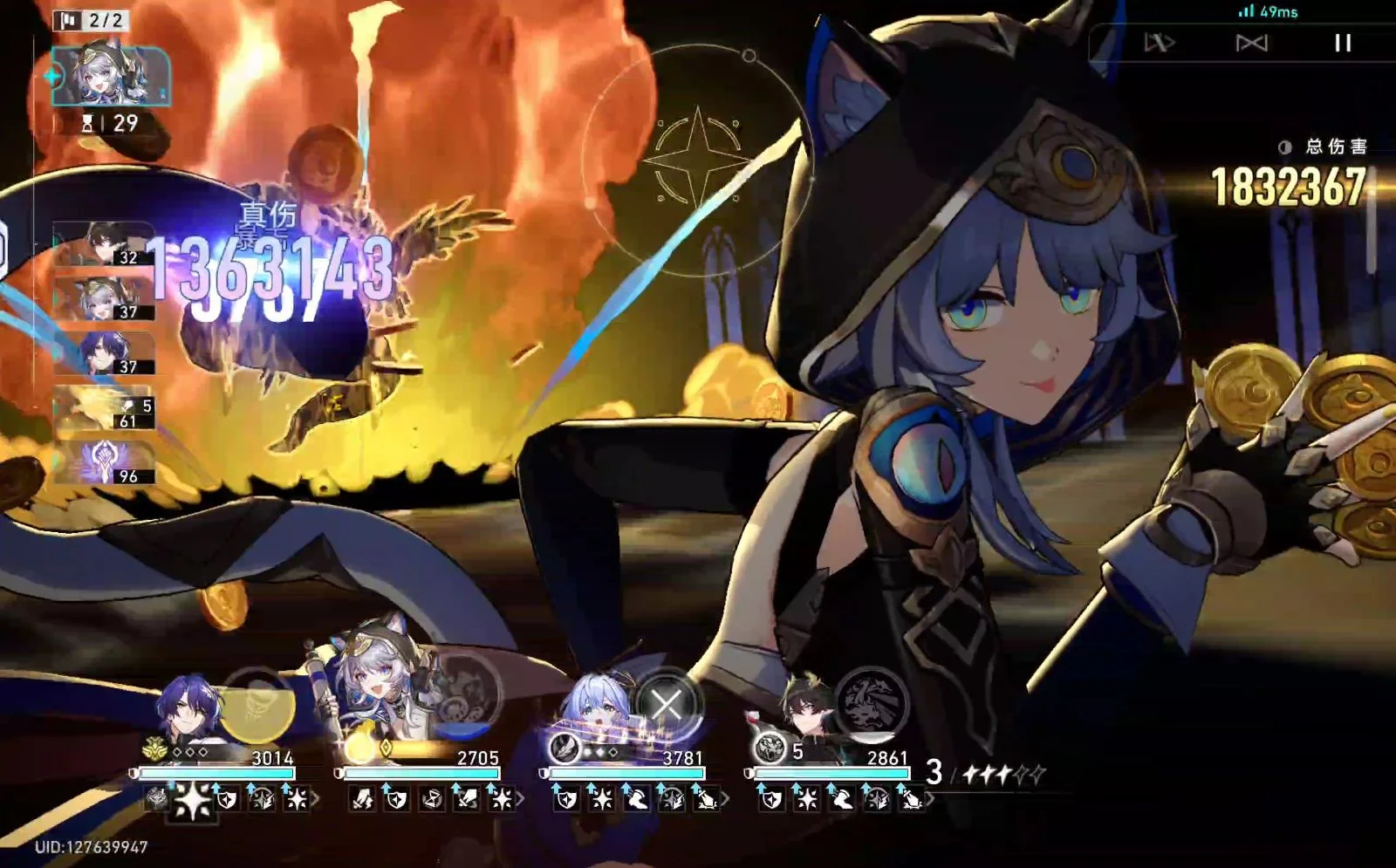Select the cat-hood girl at the top of turn order

click(x=110, y=77)
